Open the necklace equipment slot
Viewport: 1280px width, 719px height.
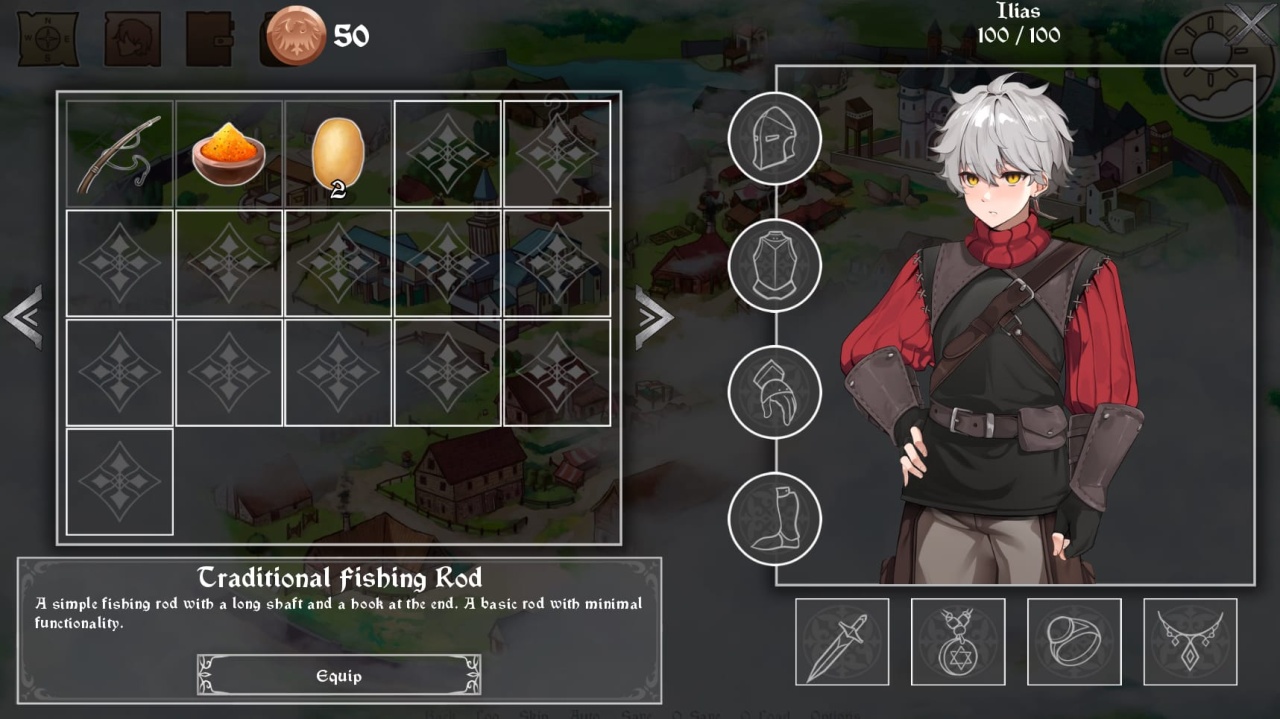point(1190,642)
